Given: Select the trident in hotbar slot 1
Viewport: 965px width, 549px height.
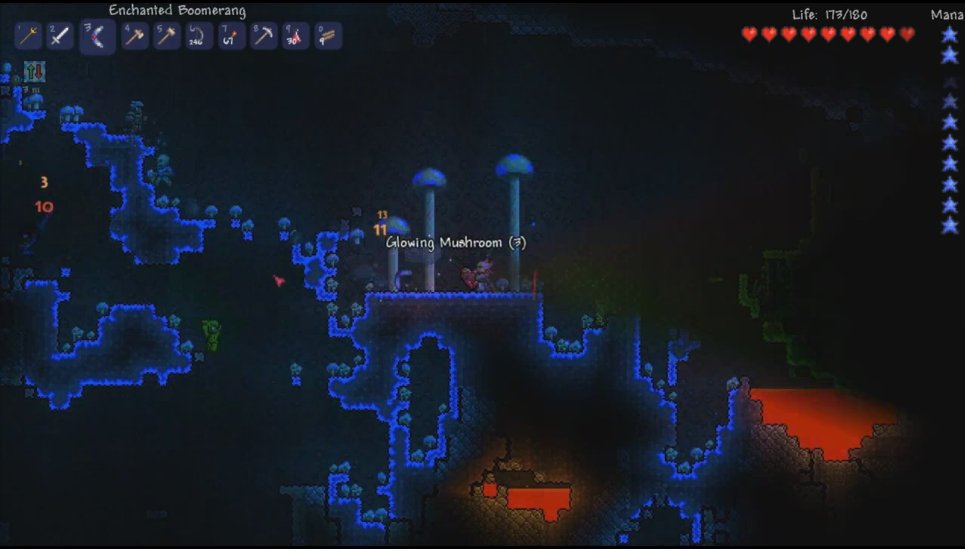Looking at the screenshot, I should click(28, 37).
